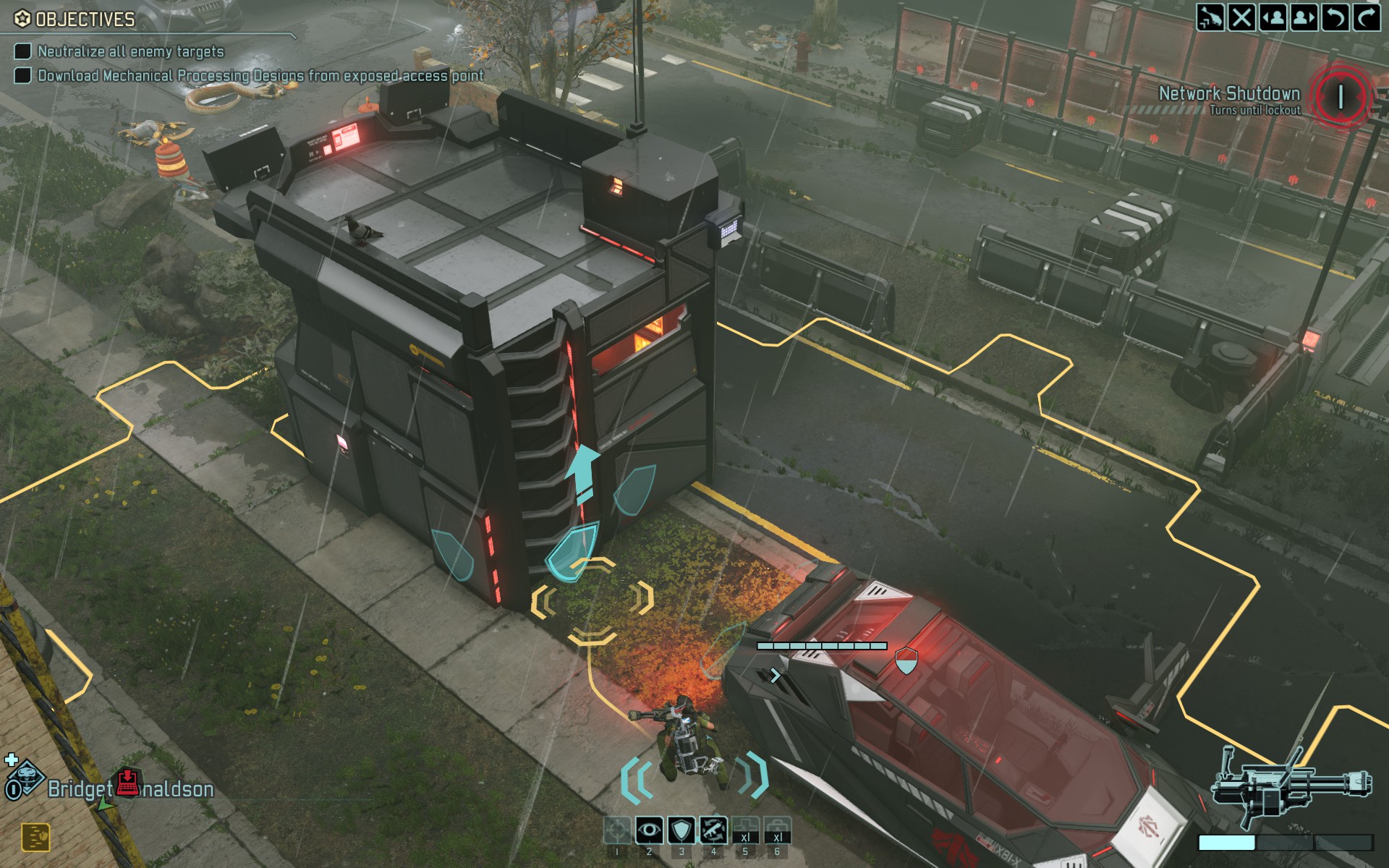Click the Objectives star icon
The width and height of the screenshot is (1389, 868).
pos(21,17)
